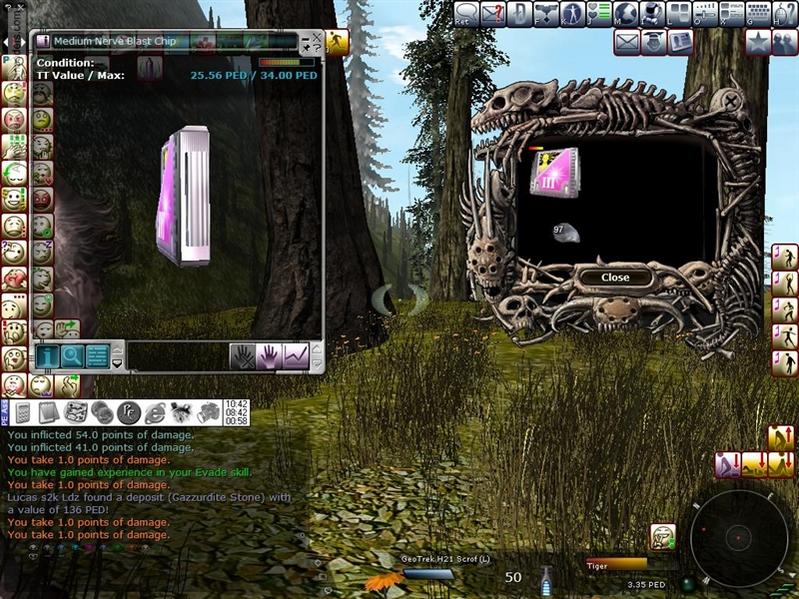Open the item info tab

point(47,355)
